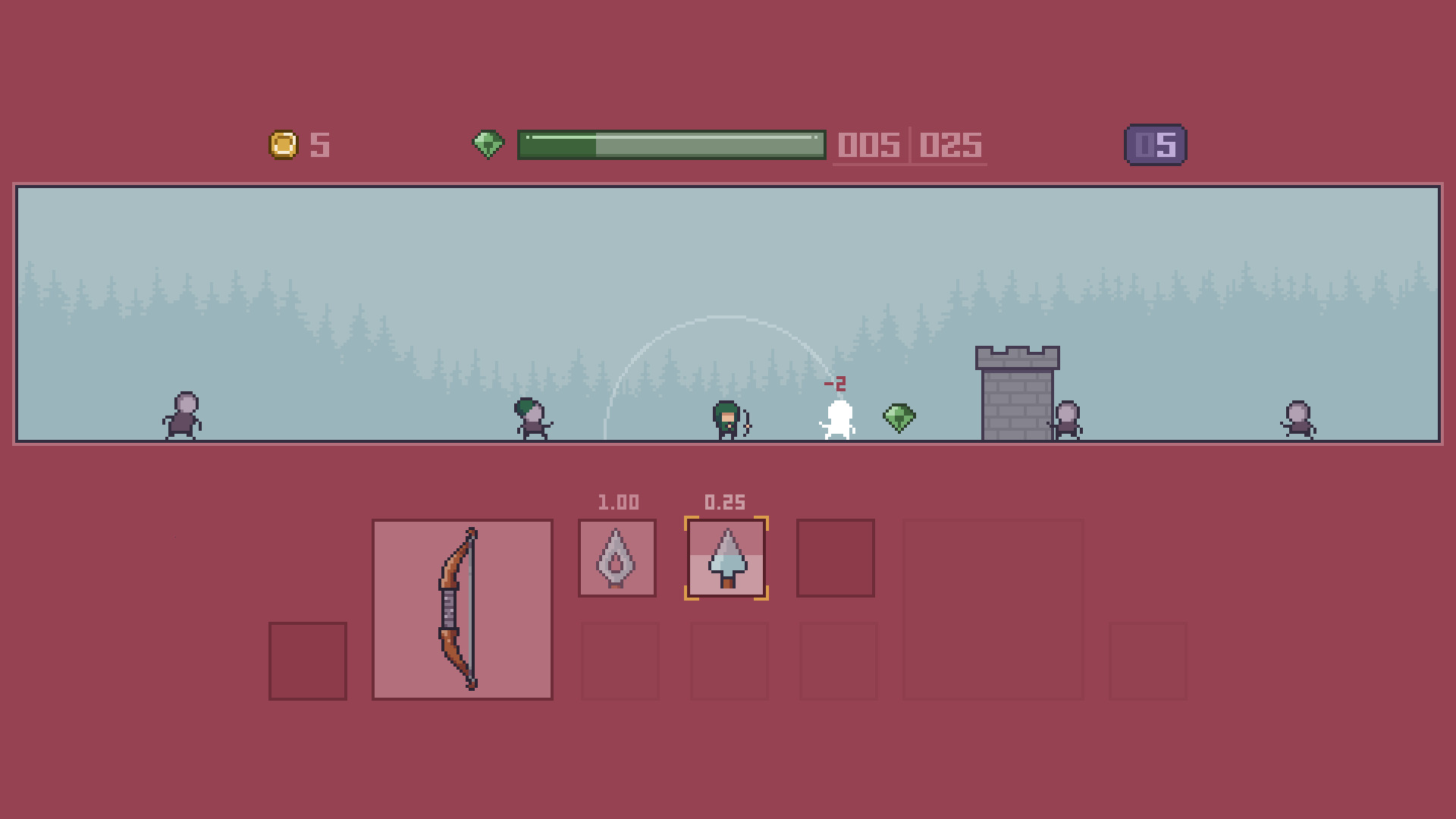This screenshot has height=819, width=1456.
Task: Collect the green gem drop near the tower
Action: pyautogui.click(x=898, y=416)
